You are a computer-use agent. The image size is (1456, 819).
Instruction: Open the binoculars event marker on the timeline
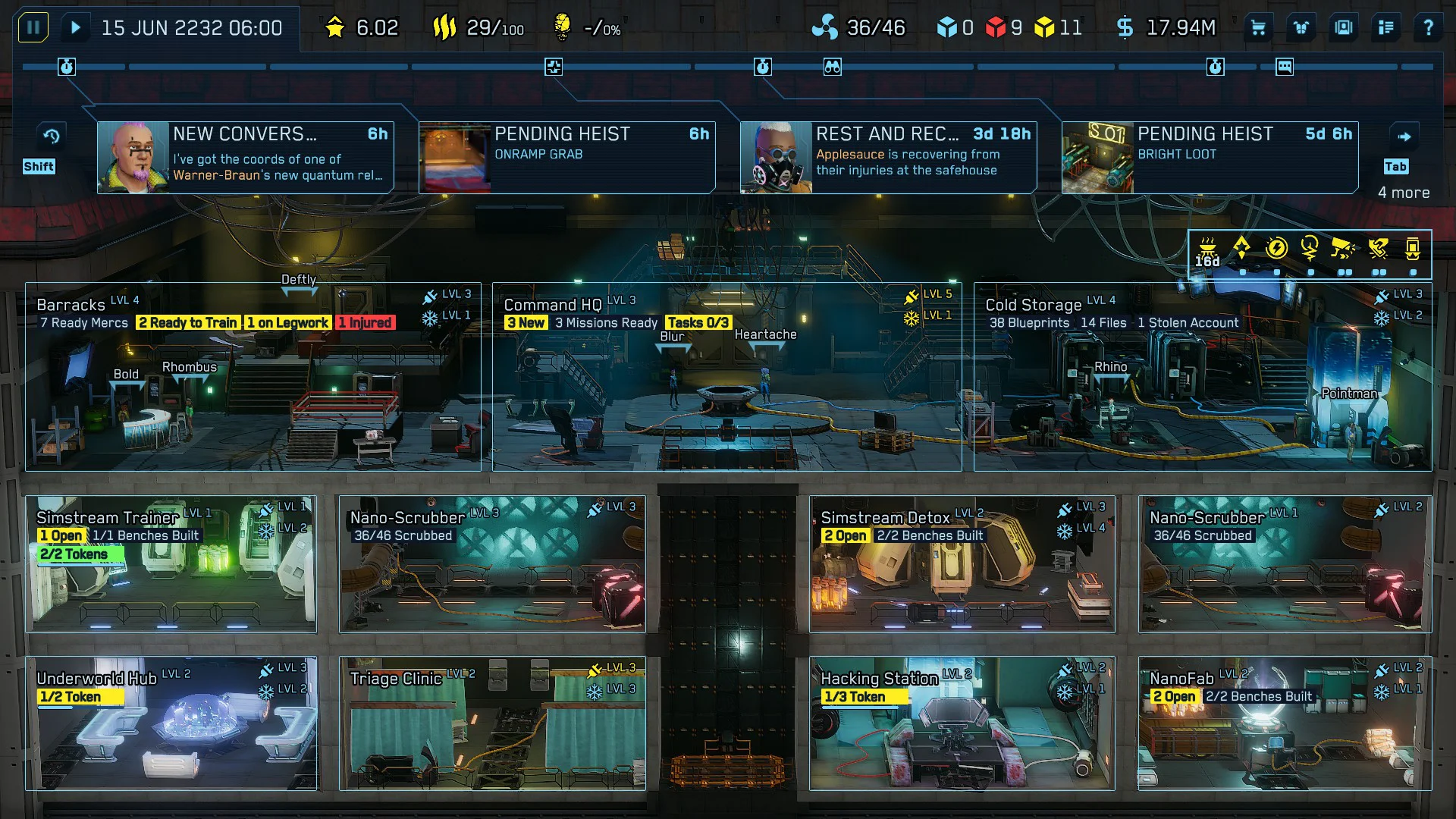click(x=833, y=66)
